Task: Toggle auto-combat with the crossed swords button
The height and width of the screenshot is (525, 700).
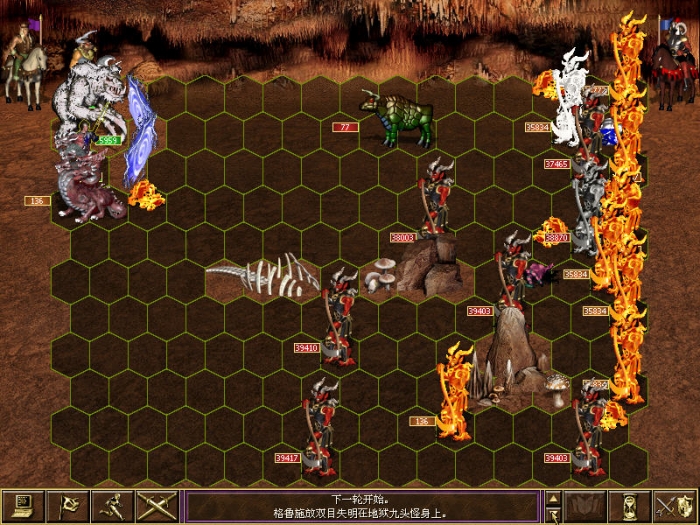Action: click(x=157, y=506)
